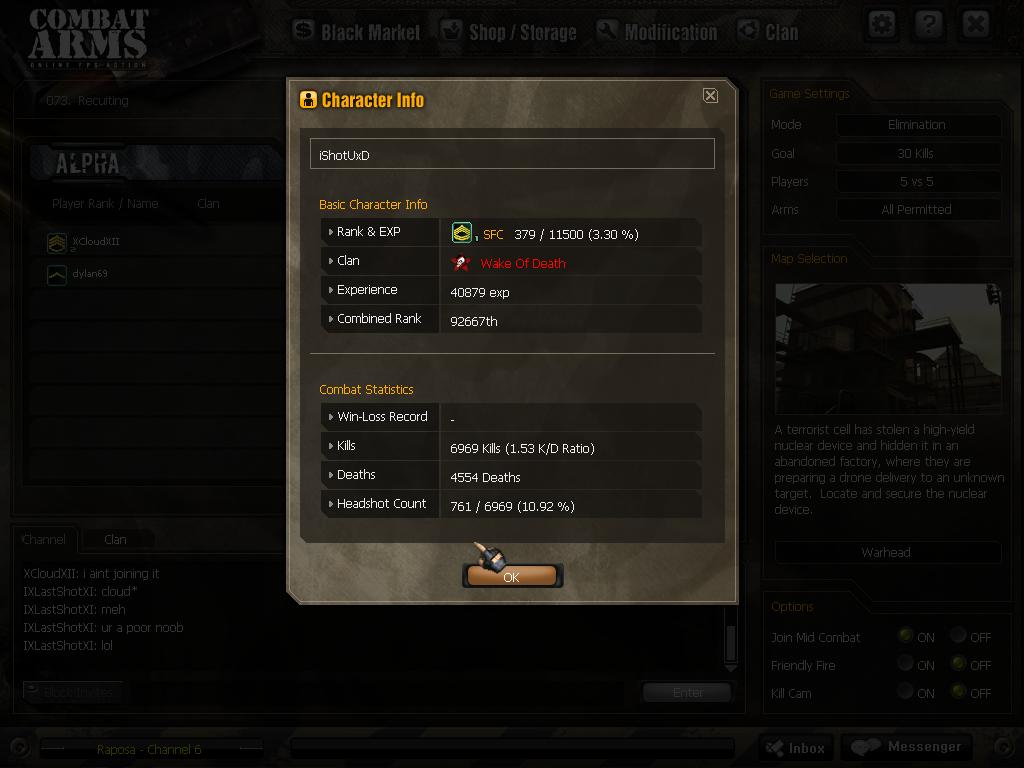
Task: Set Kill Cam to ON
Action: [905, 692]
